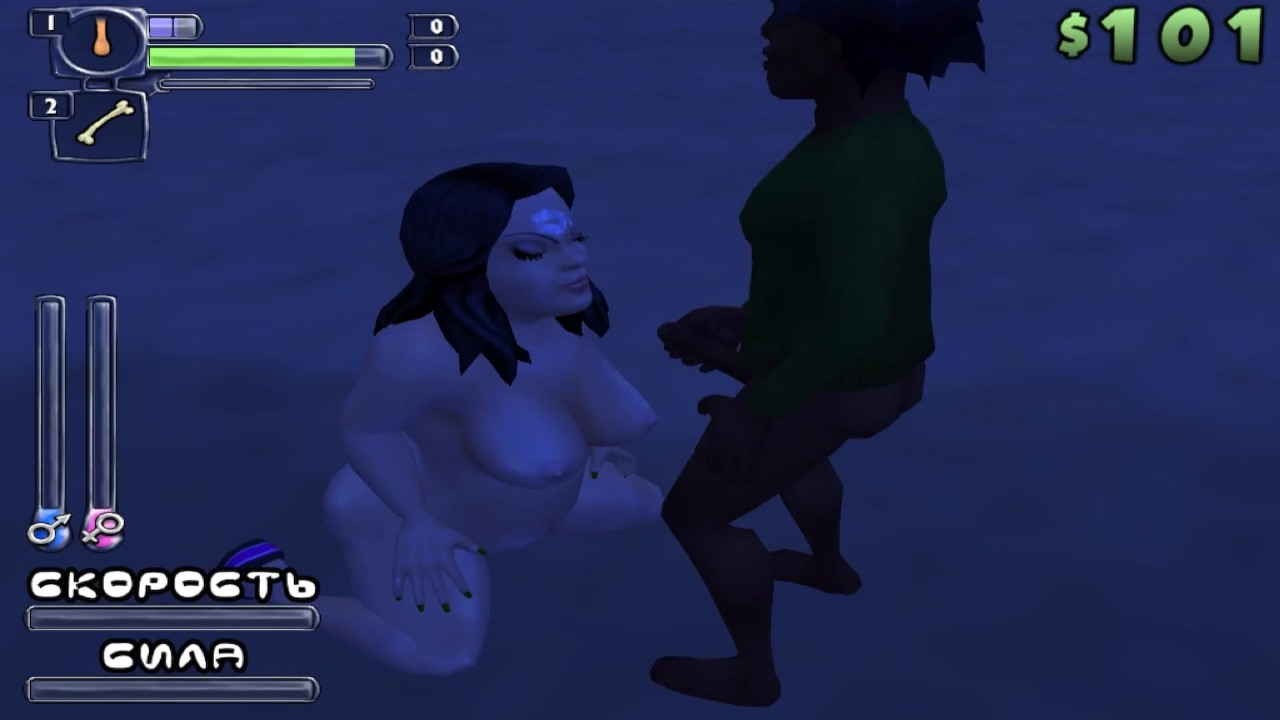Click the upper 0 counter badge
This screenshot has height=720, width=1280.
click(x=430, y=27)
